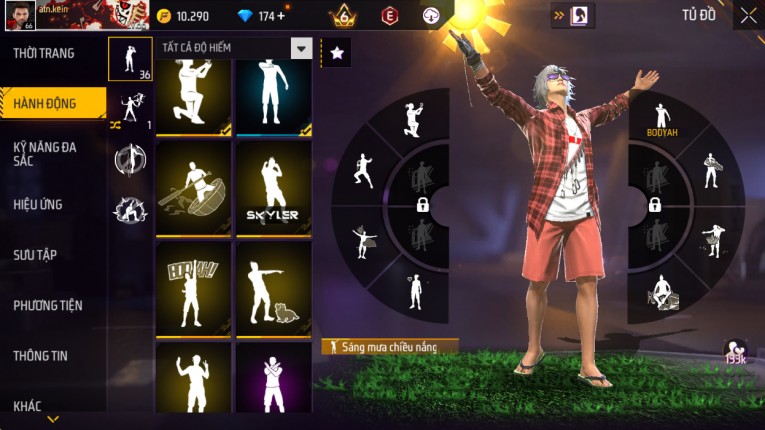This screenshot has height=430, width=765.
Task: Select the Kỹ Năng Đa Sắc menu entry
Action: click(x=45, y=153)
